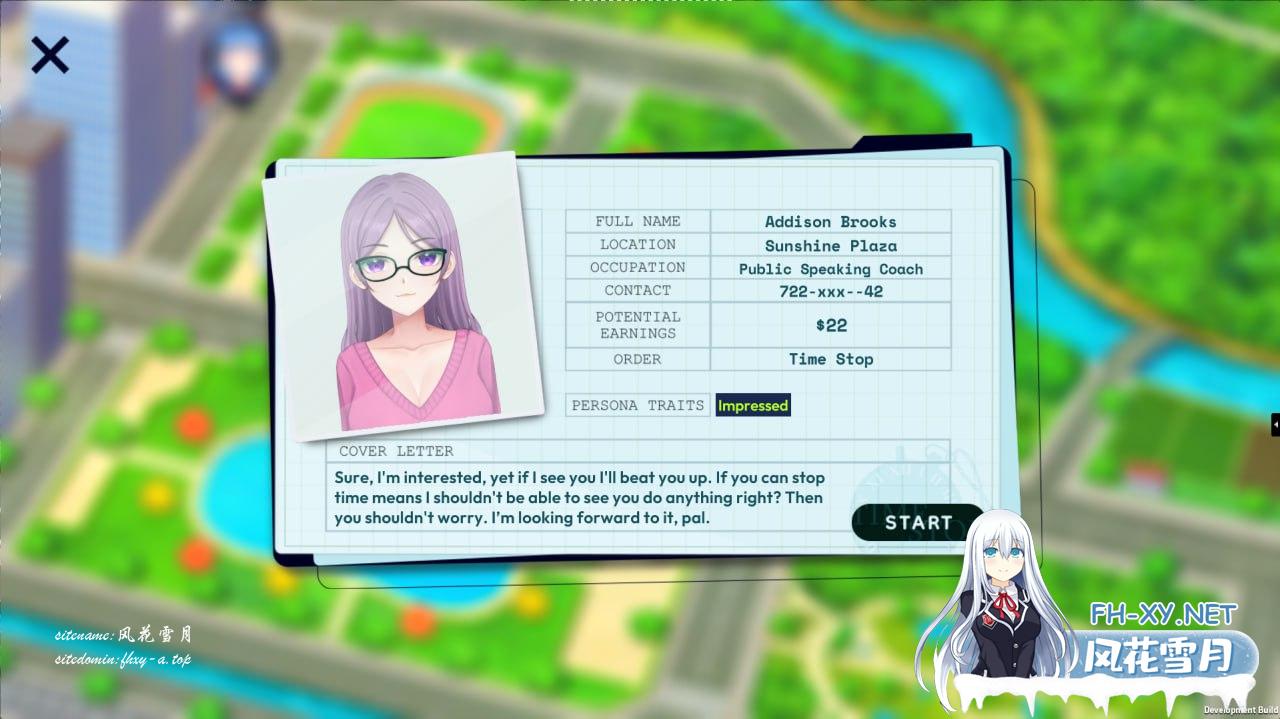The image size is (1280, 719).
Task: Click Addison Brooks' portrait photo
Action: (x=405, y=297)
